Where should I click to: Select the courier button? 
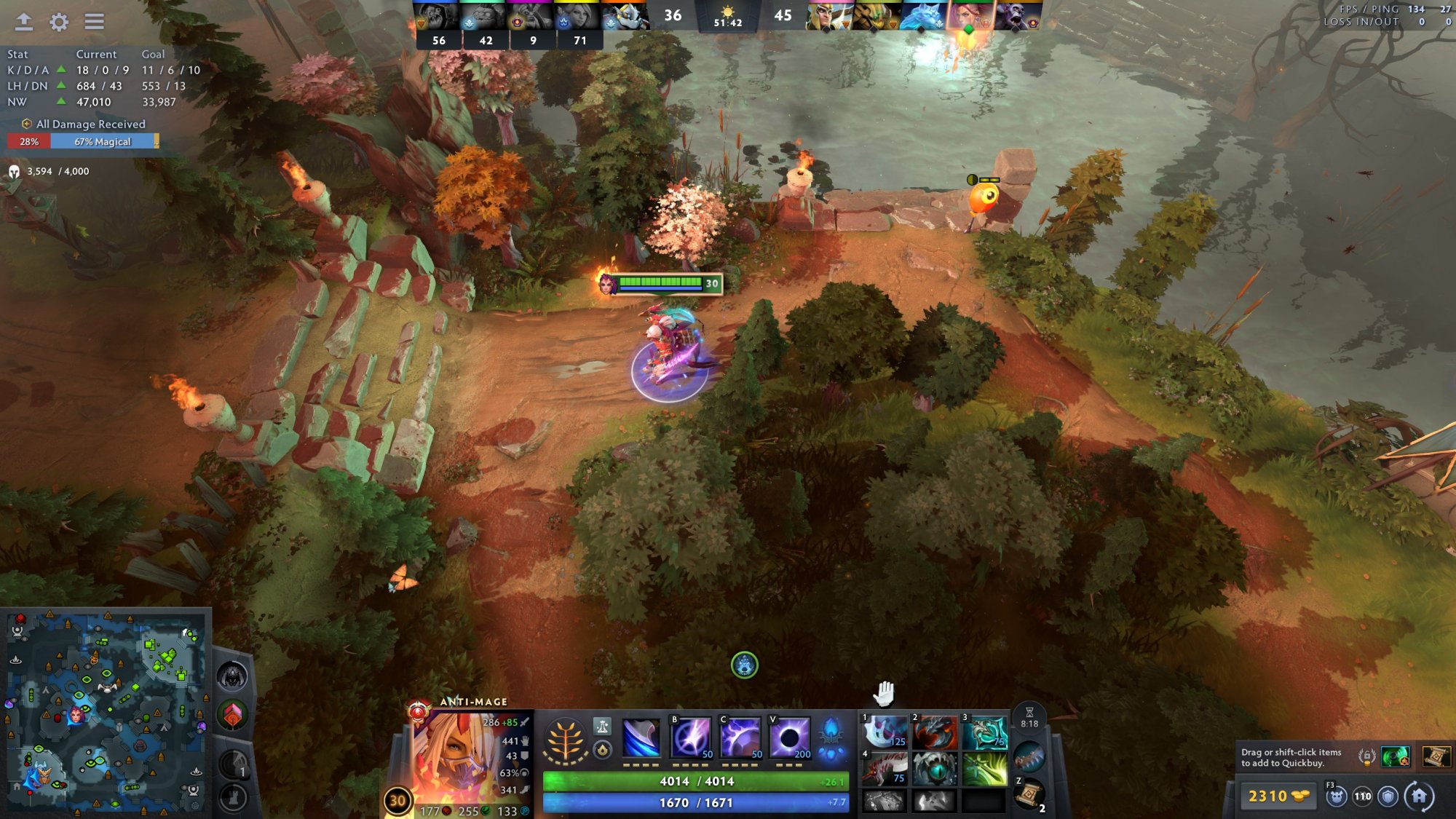[1336, 796]
